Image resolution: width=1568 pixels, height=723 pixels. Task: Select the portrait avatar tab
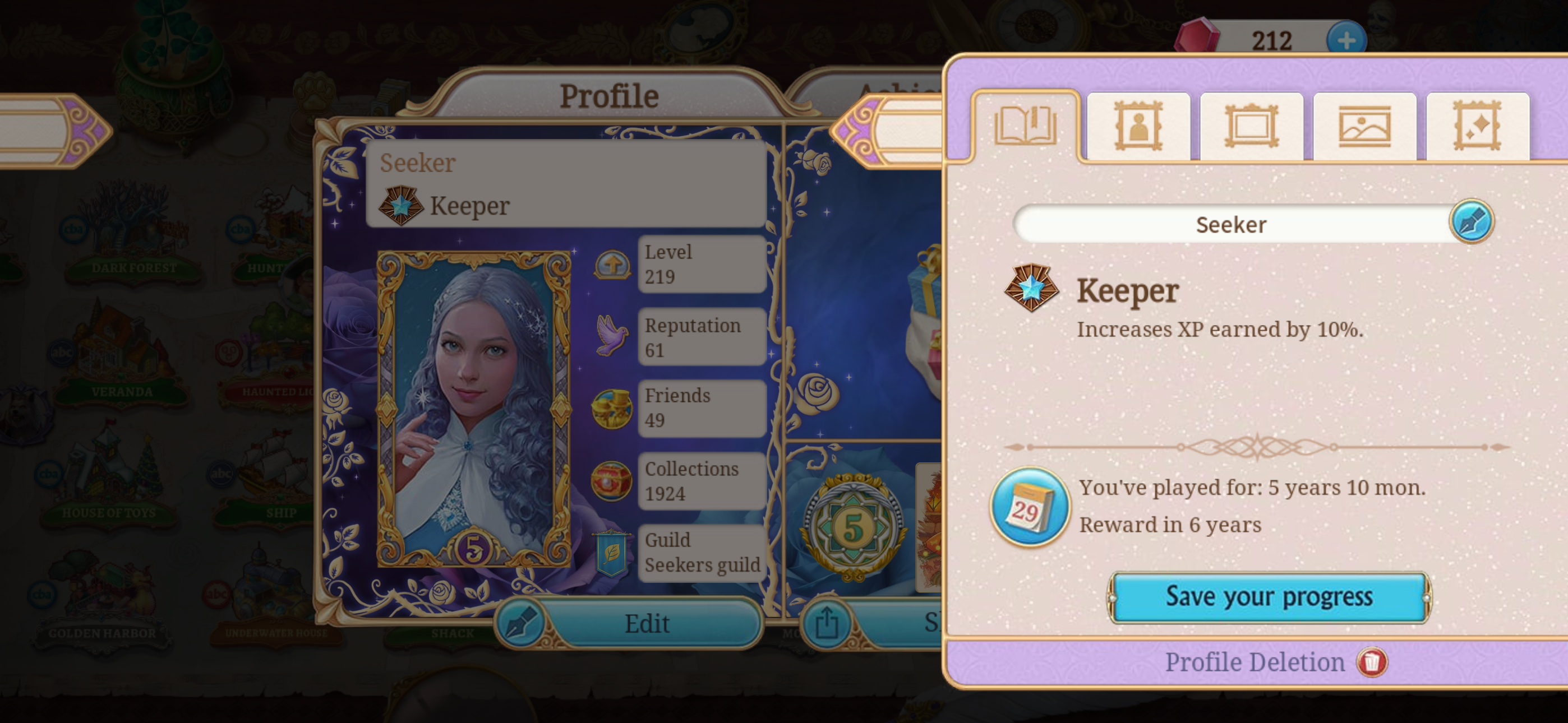click(1138, 127)
